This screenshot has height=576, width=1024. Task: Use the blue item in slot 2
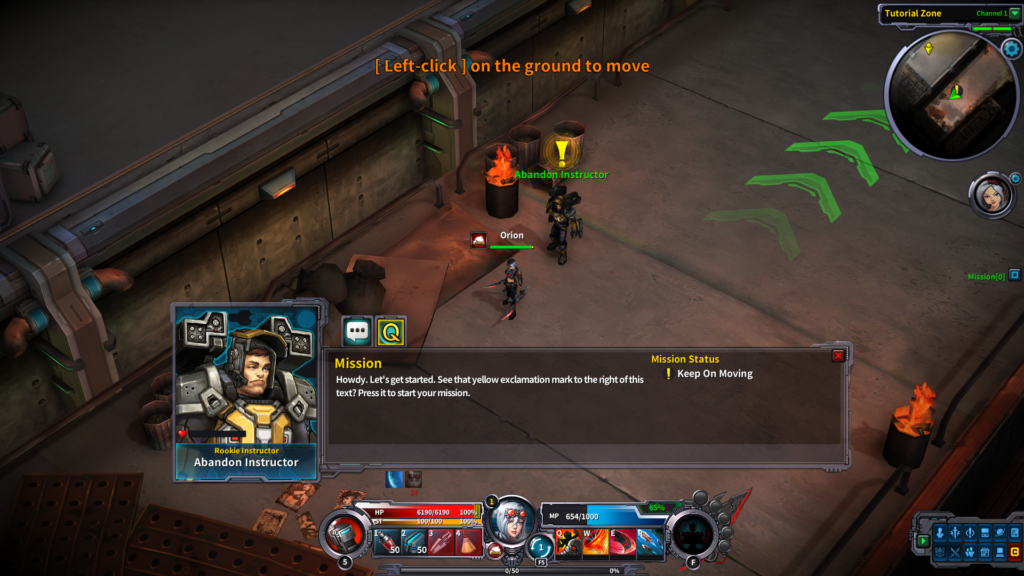coord(415,542)
